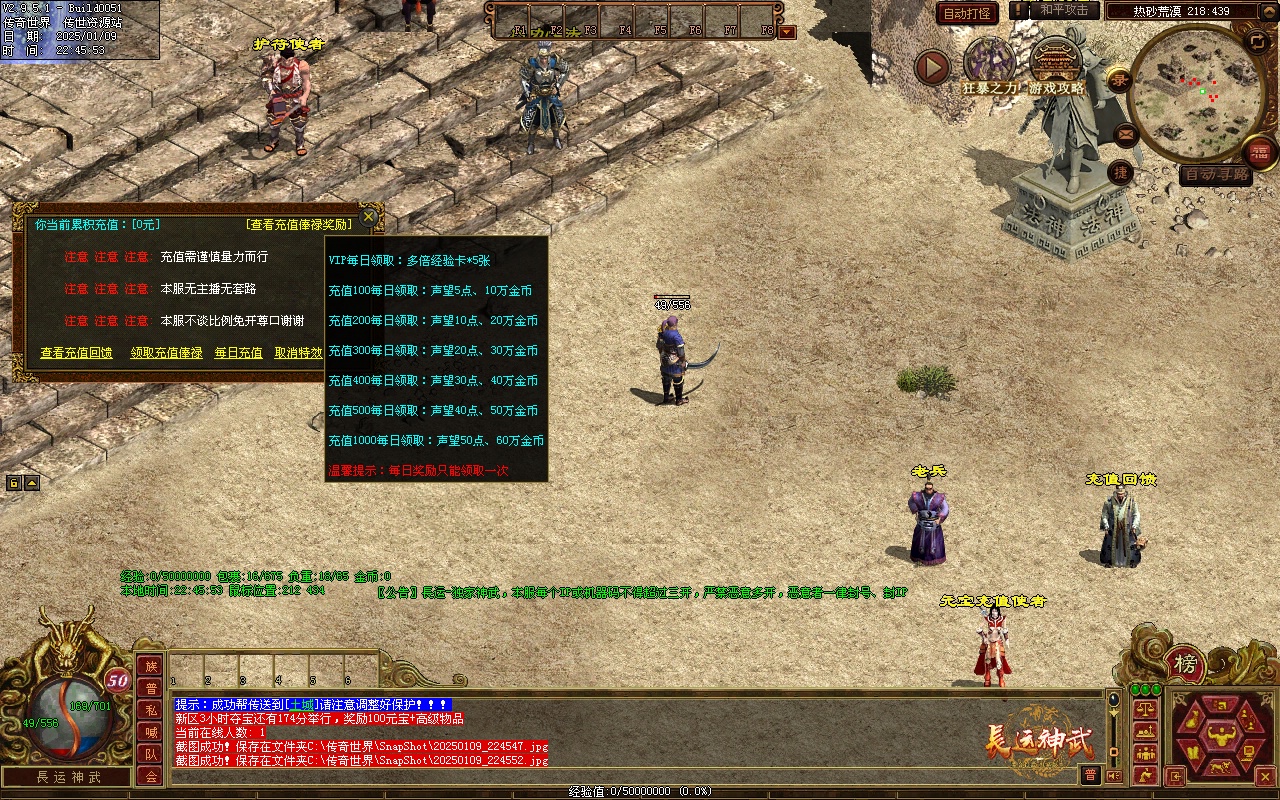Click the 查看充值回馈 link
Viewport: 1280px width, 800px height.
[x=76, y=353]
